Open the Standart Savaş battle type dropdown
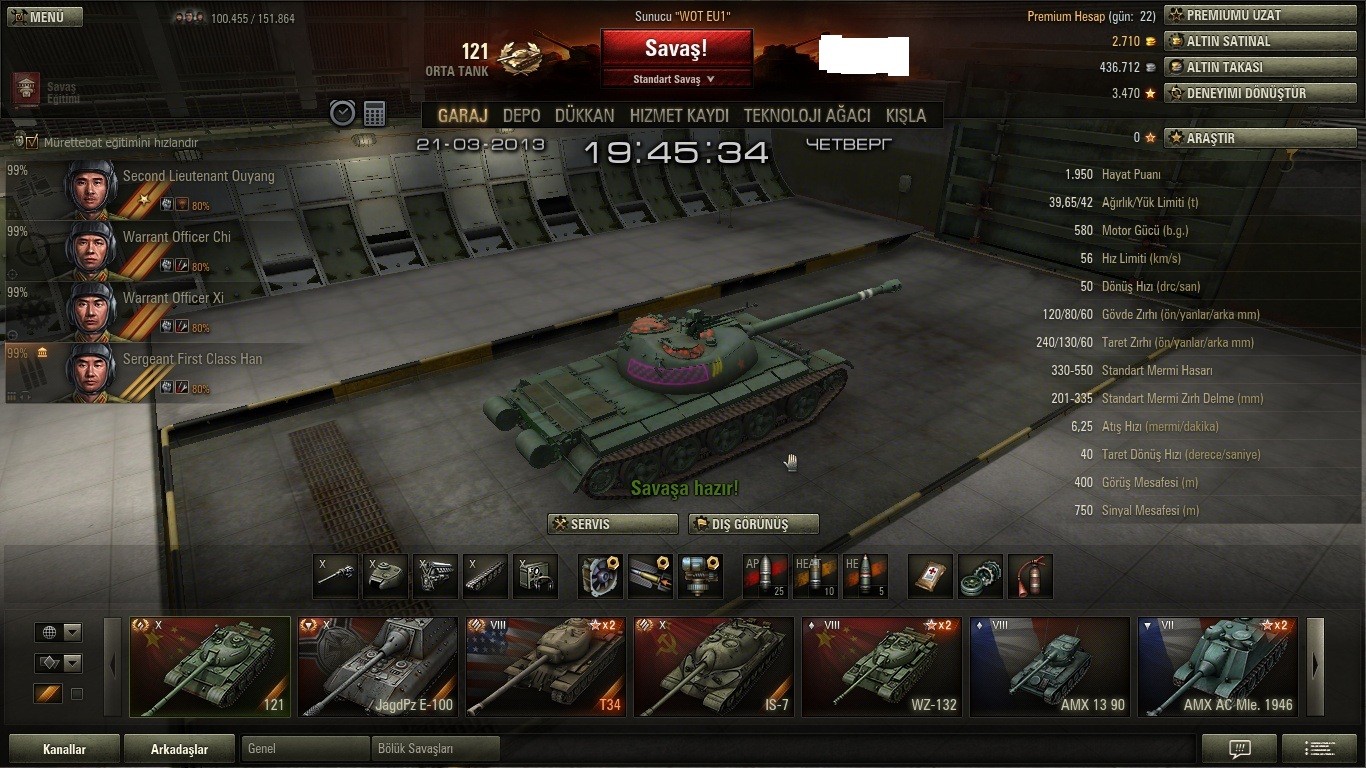Viewport: 1366px width, 768px height. 676,79
